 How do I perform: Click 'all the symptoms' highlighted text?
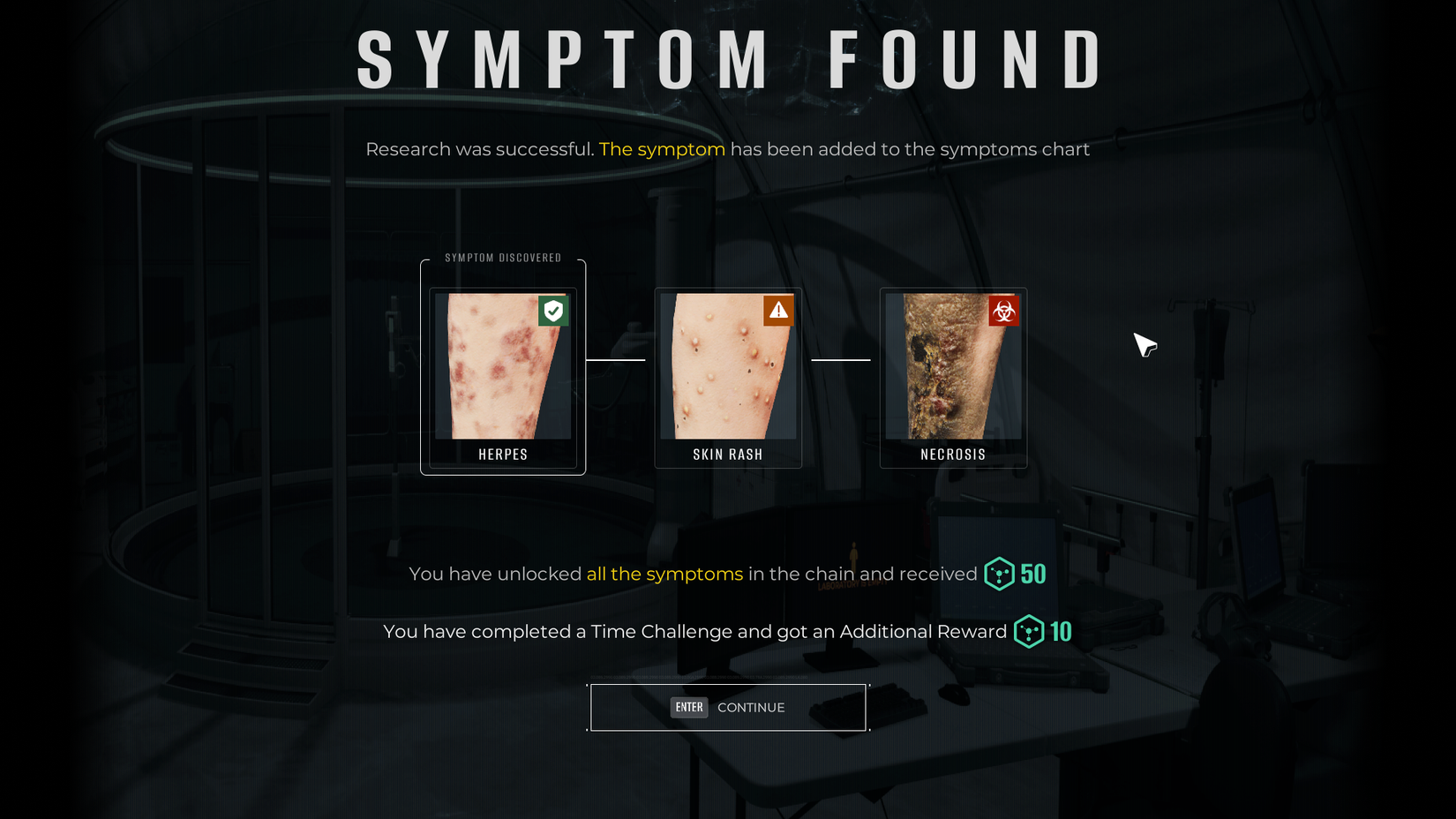coord(664,574)
